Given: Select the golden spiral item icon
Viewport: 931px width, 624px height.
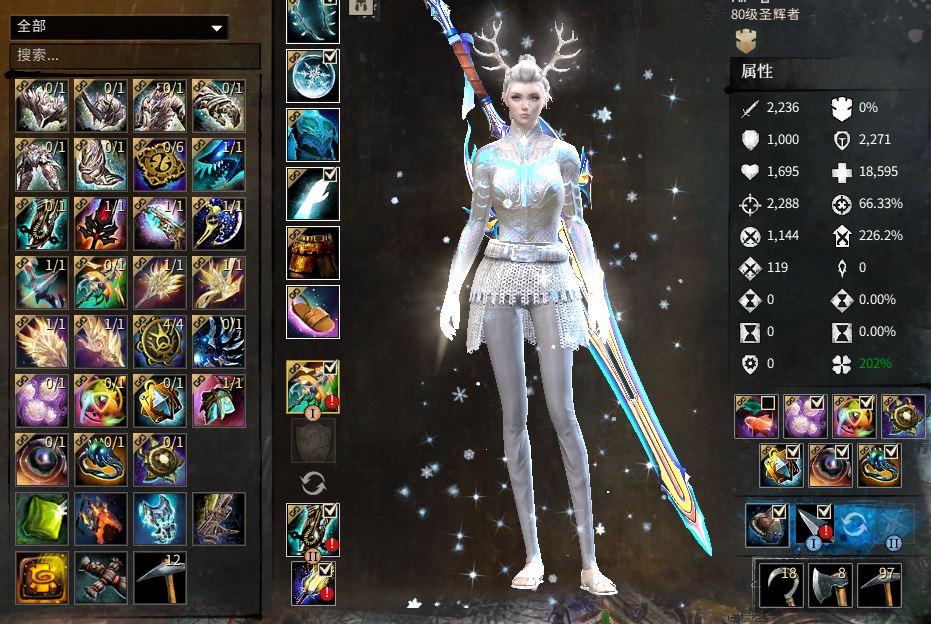Looking at the screenshot, I should [41, 577].
